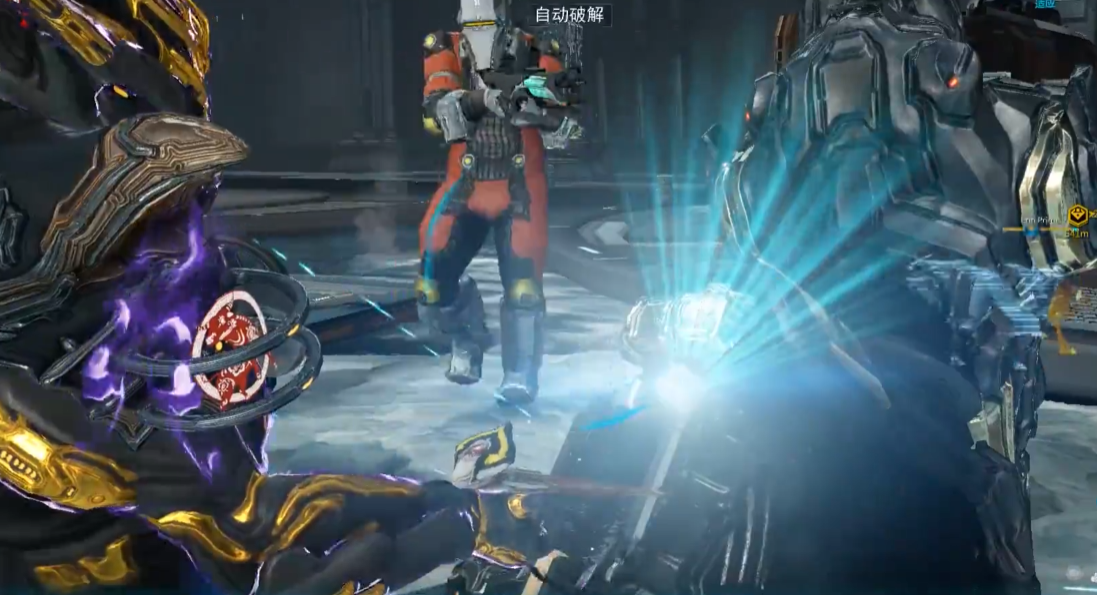Click the 自动破解 auto-hack label
The width and height of the screenshot is (1097, 595).
[x=569, y=15]
